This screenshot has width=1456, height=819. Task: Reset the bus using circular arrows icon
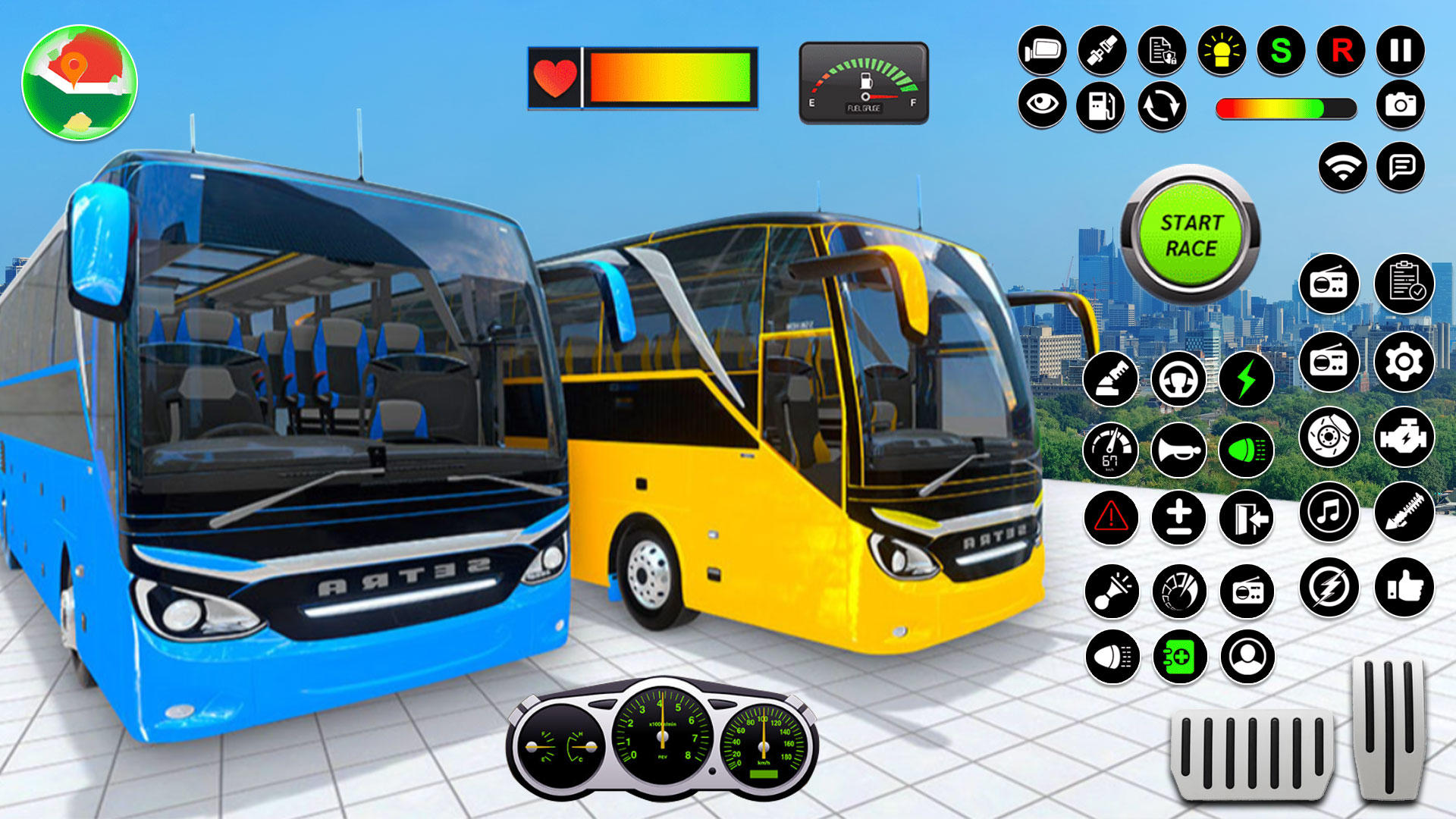tap(1161, 106)
